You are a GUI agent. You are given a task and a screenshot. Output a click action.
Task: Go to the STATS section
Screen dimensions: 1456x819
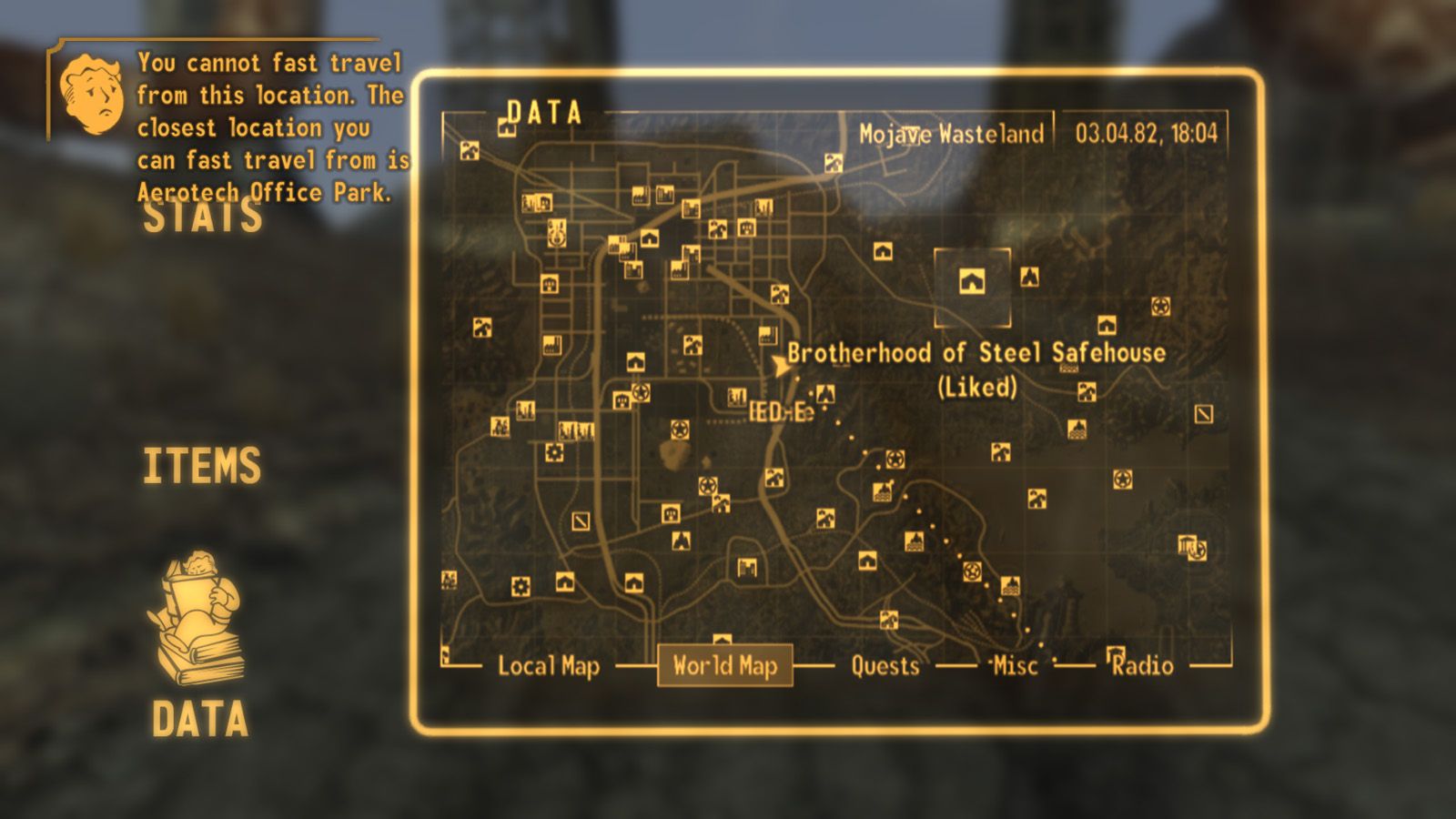[202, 216]
